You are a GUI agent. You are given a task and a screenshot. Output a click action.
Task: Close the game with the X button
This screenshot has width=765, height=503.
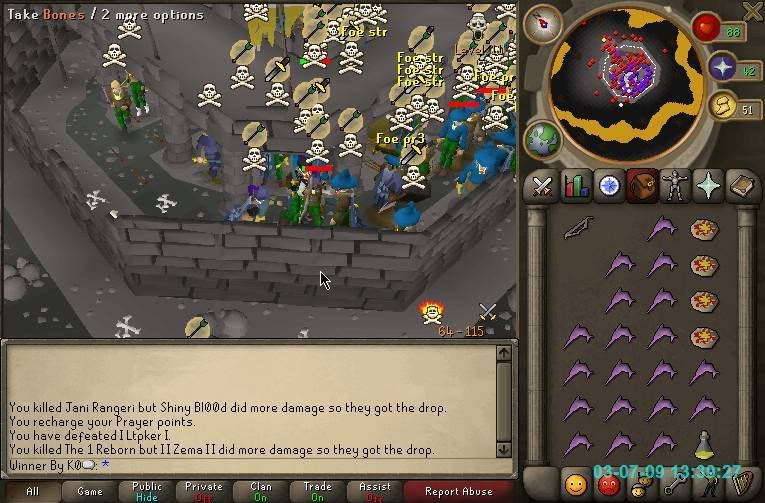(x=753, y=11)
